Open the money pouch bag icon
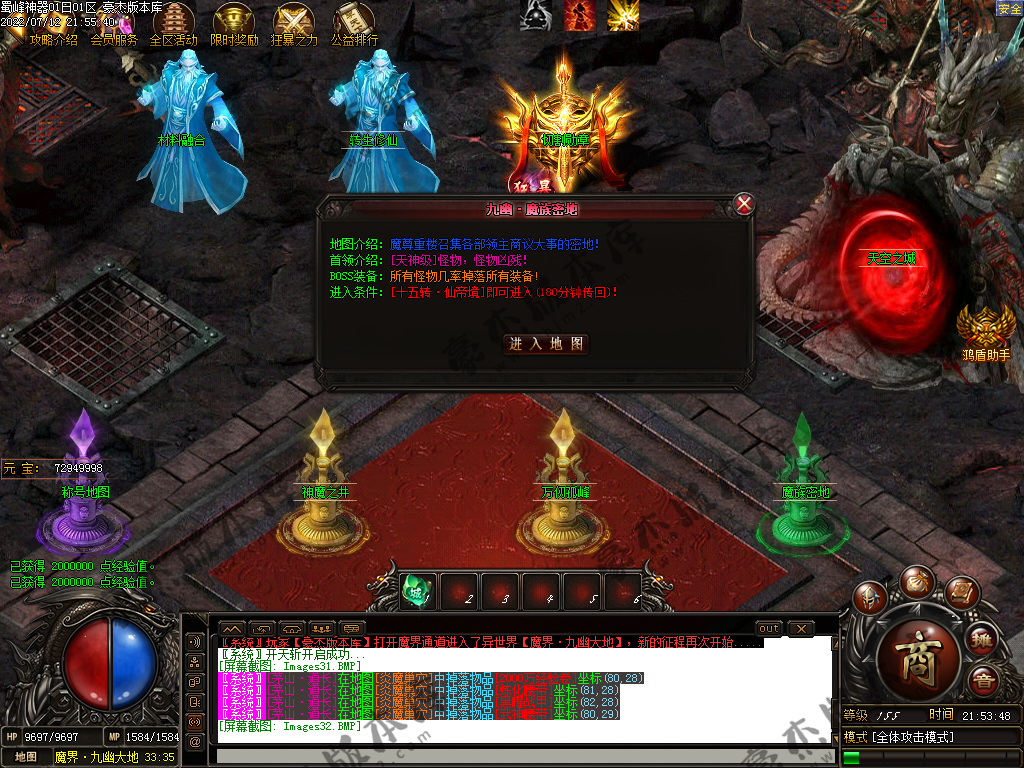Screen dimensions: 1024x768 915,579
